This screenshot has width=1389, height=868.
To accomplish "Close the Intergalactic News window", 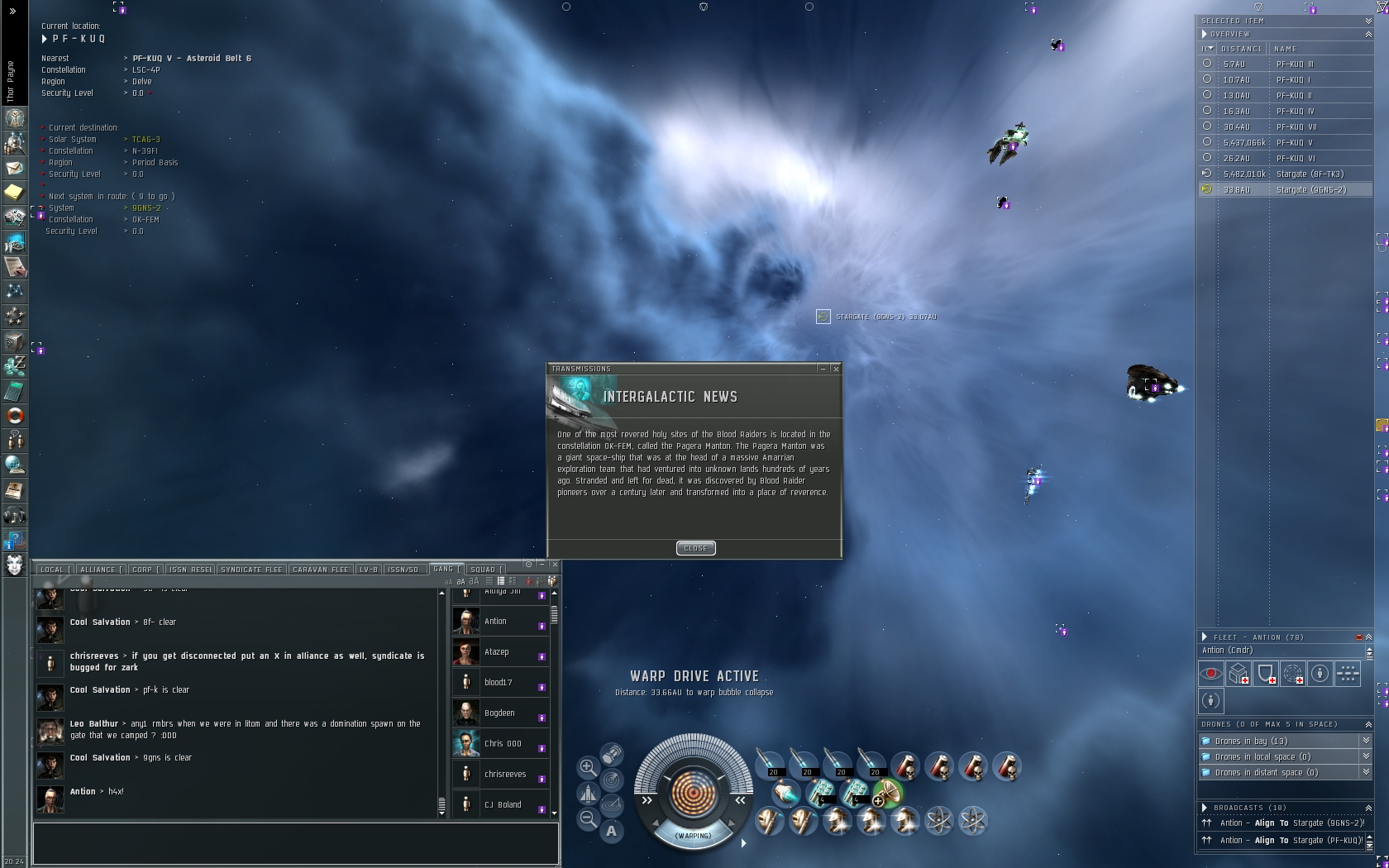I will point(695,548).
